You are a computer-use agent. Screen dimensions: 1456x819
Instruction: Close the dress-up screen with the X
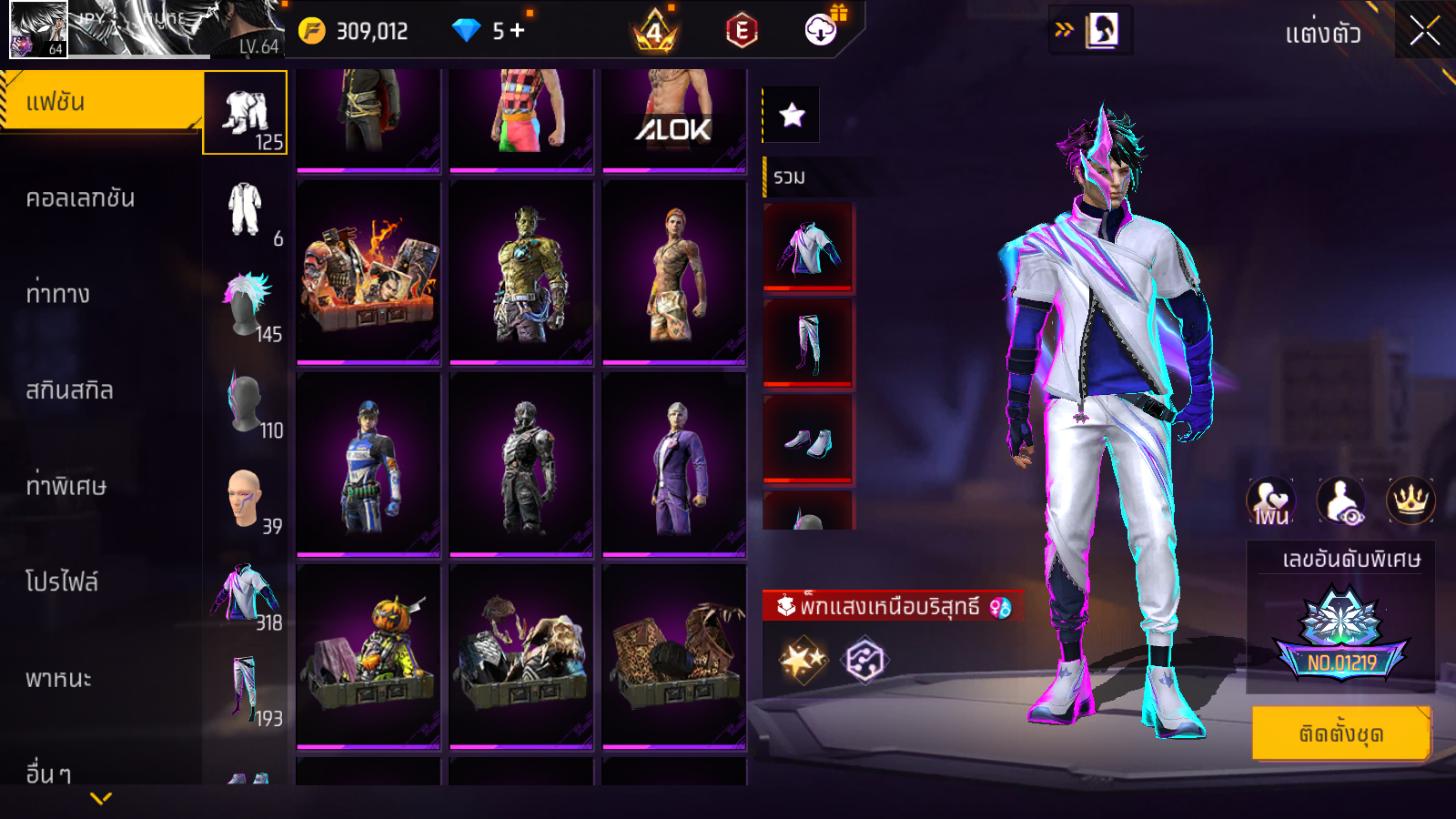(1424, 32)
